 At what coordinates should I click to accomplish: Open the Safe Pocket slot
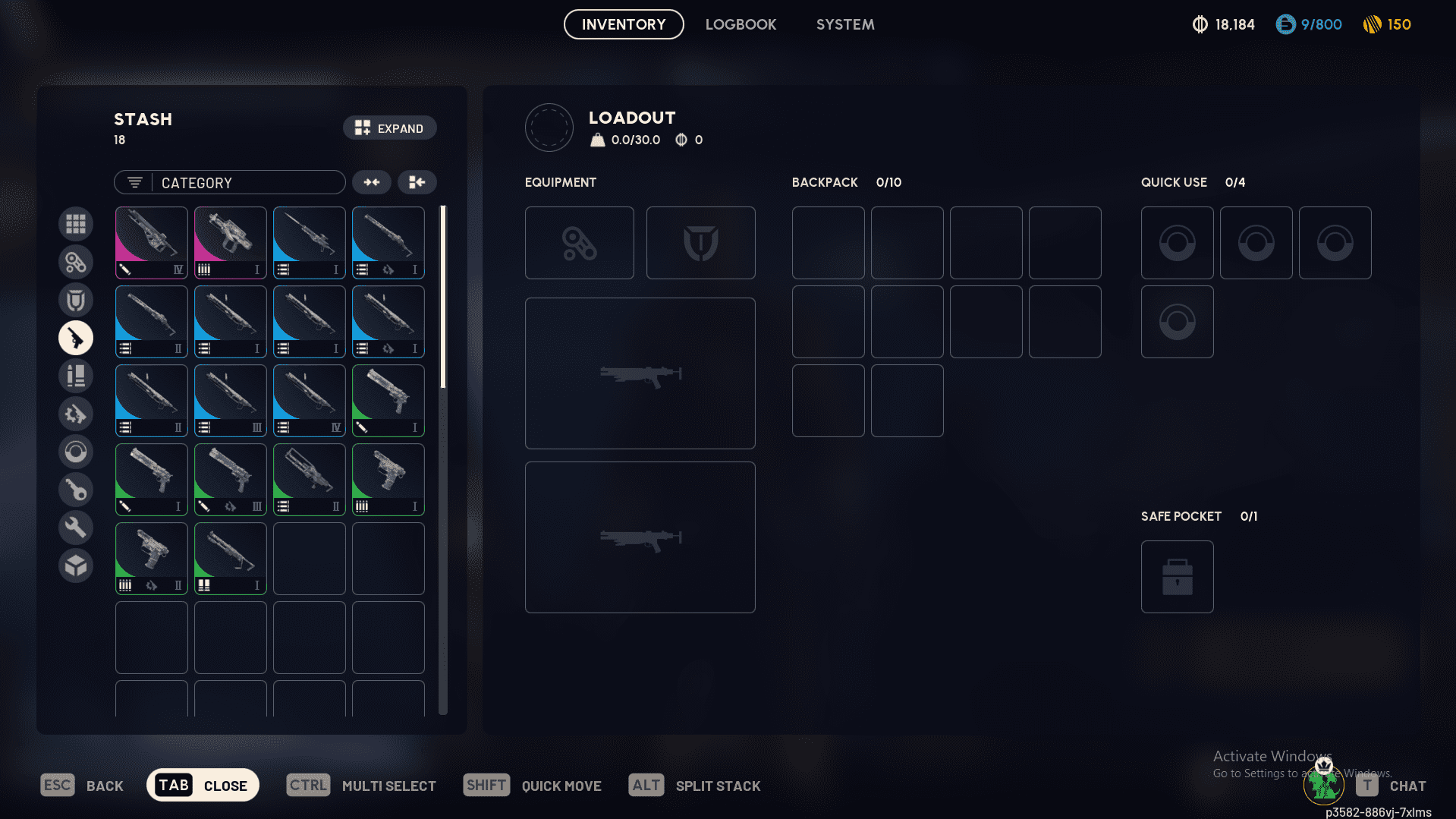(x=1177, y=576)
